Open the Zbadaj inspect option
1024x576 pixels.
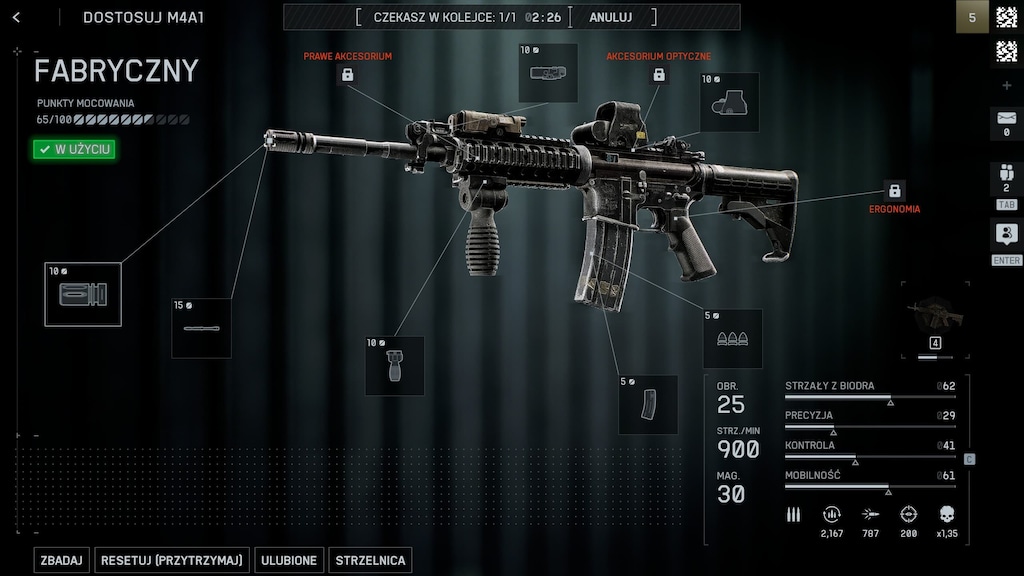[x=62, y=560]
